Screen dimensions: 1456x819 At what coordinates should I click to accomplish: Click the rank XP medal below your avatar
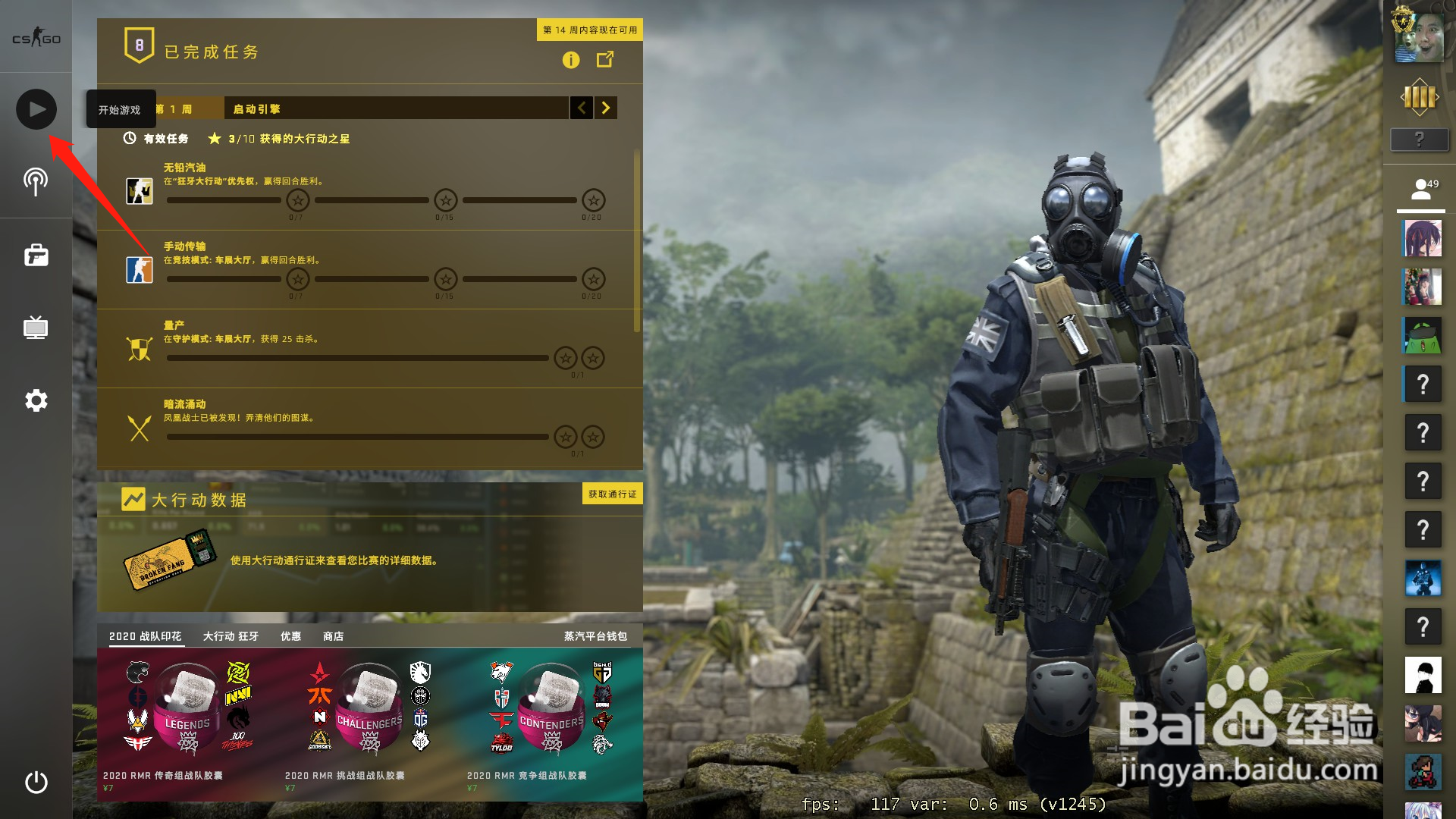[x=1420, y=99]
